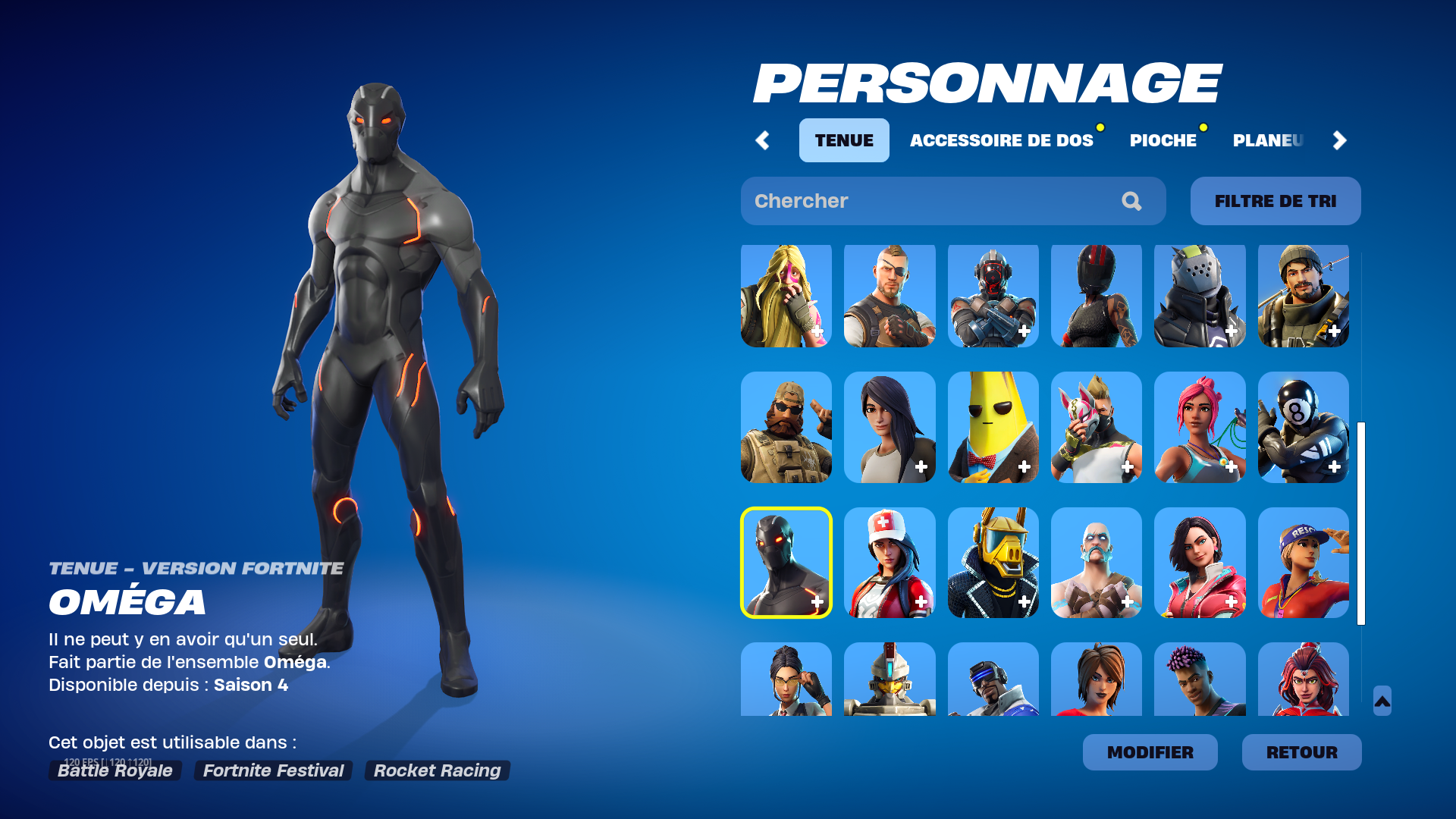This screenshot has width=1456, height=819.
Task: Click the search magnifier icon
Action: pos(1131,201)
